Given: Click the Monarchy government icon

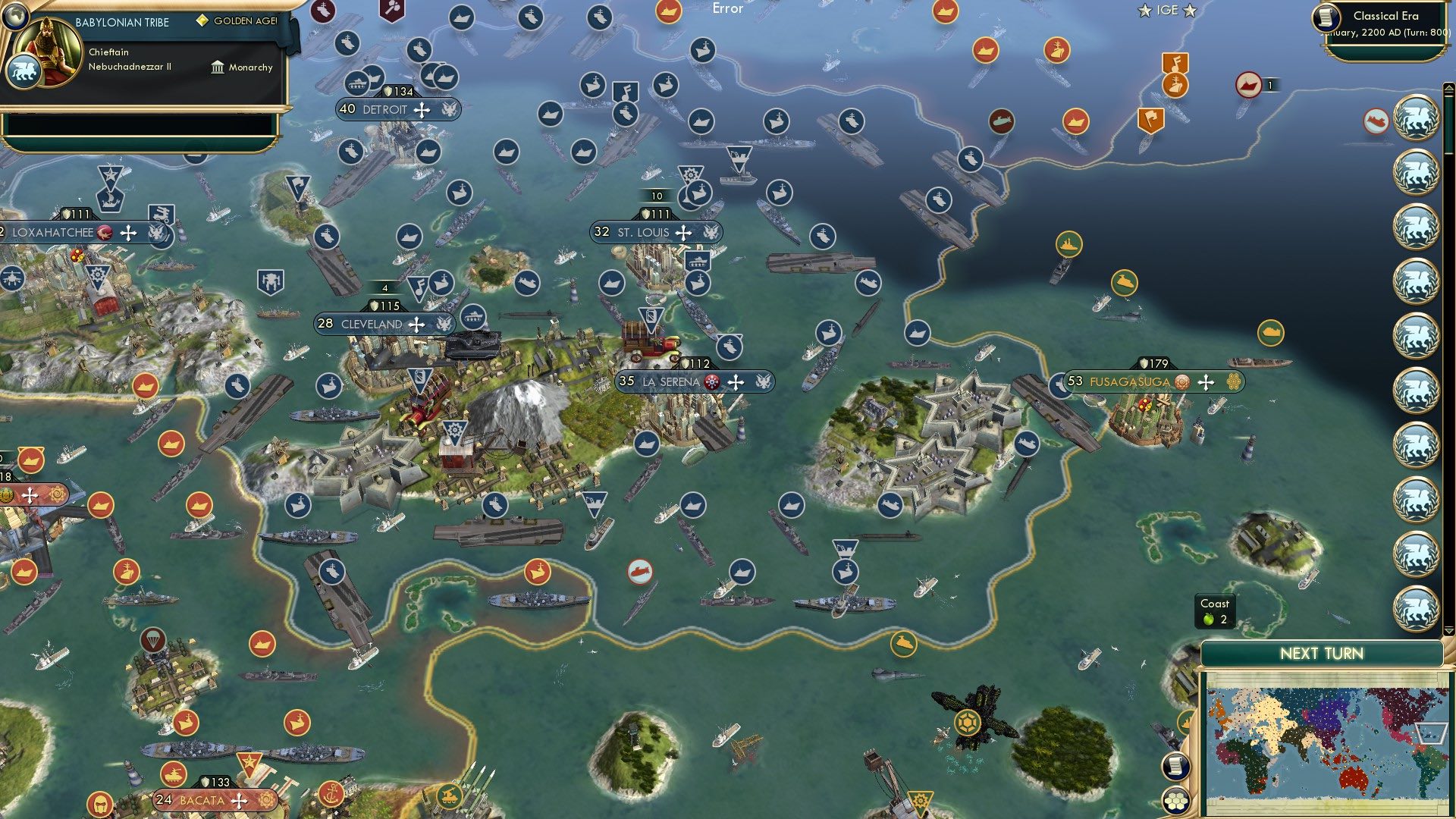Looking at the screenshot, I should pyautogui.click(x=217, y=67).
